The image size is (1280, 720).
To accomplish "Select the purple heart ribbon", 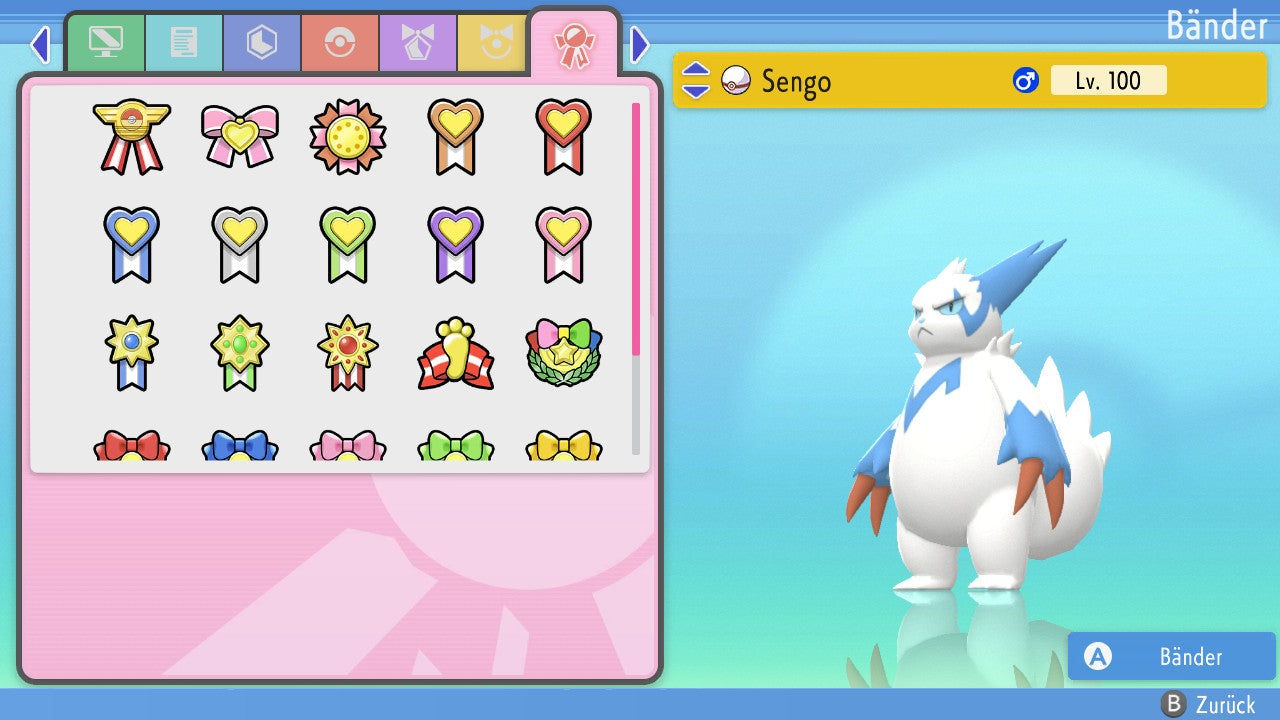I will click(455, 244).
